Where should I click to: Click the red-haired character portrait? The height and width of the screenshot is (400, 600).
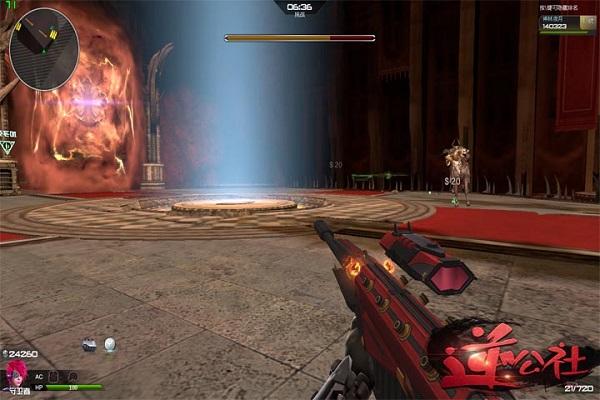pos(16,375)
